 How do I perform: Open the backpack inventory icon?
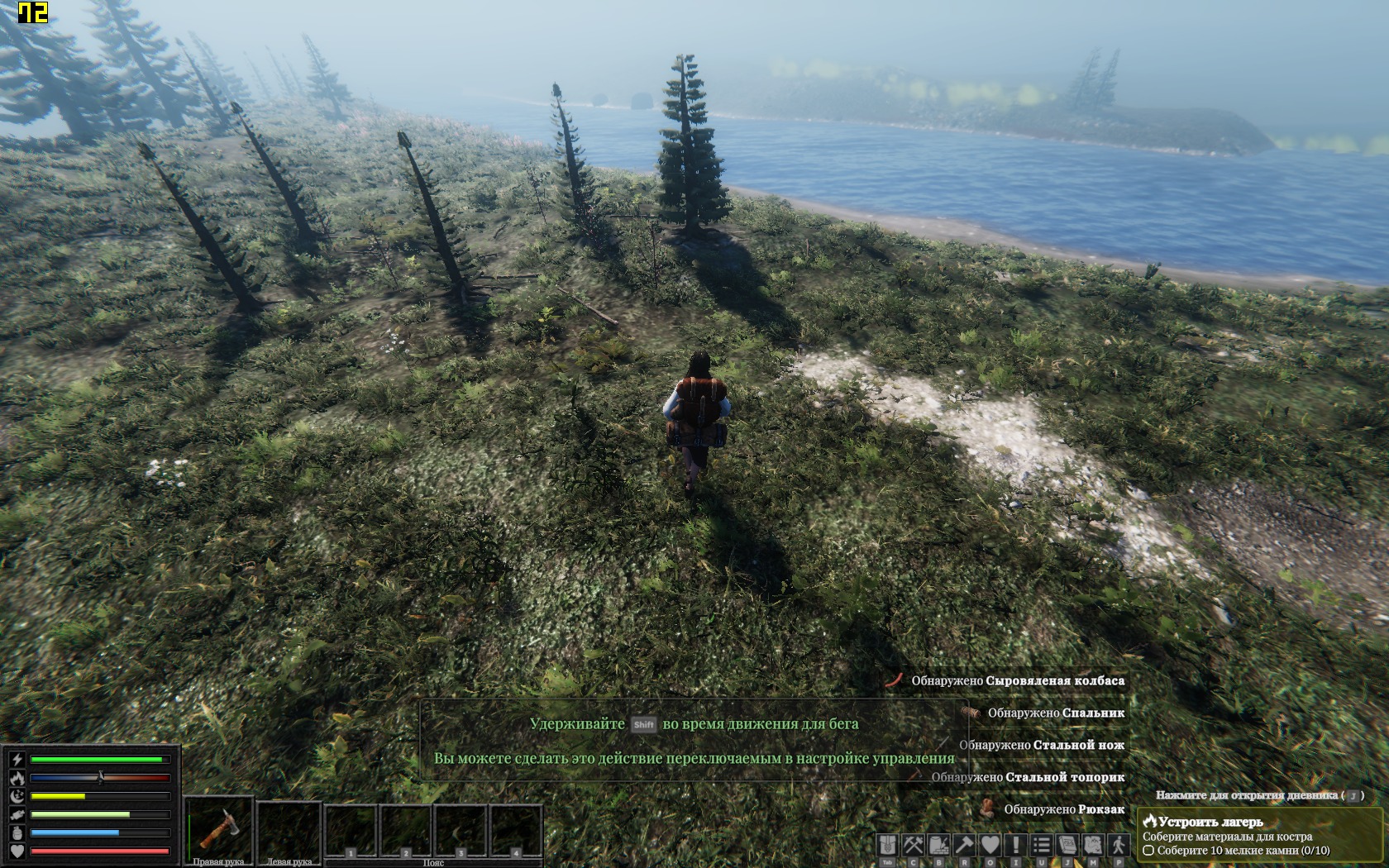tap(888, 845)
